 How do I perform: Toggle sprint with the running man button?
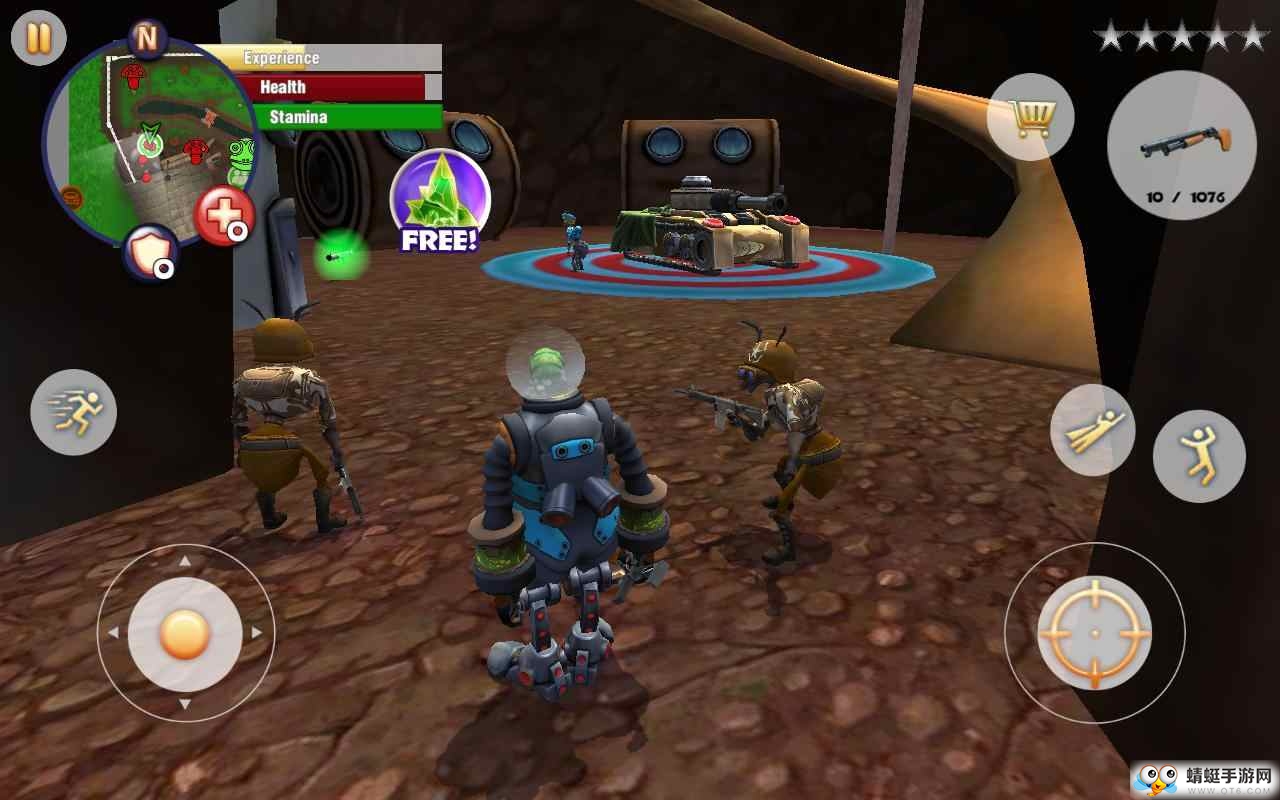click(73, 412)
